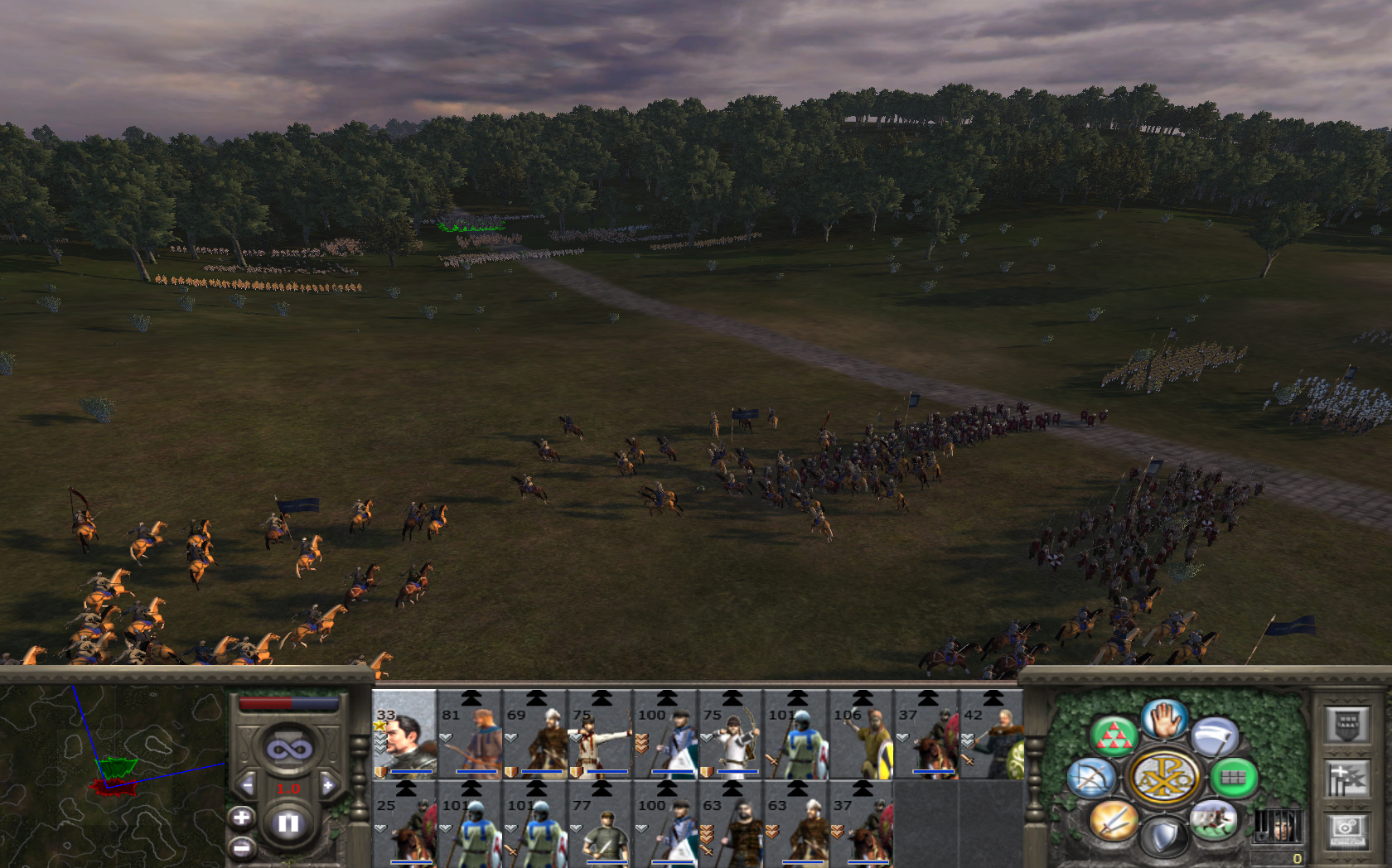Pause the battle
This screenshot has height=868, width=1392.
pyautogui.click(x=288, y=823)
